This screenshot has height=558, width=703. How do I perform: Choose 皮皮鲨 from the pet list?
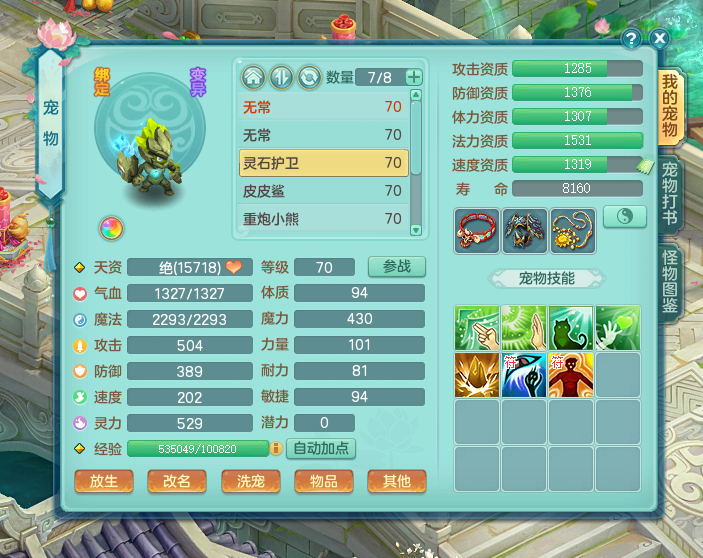point(323,191)
